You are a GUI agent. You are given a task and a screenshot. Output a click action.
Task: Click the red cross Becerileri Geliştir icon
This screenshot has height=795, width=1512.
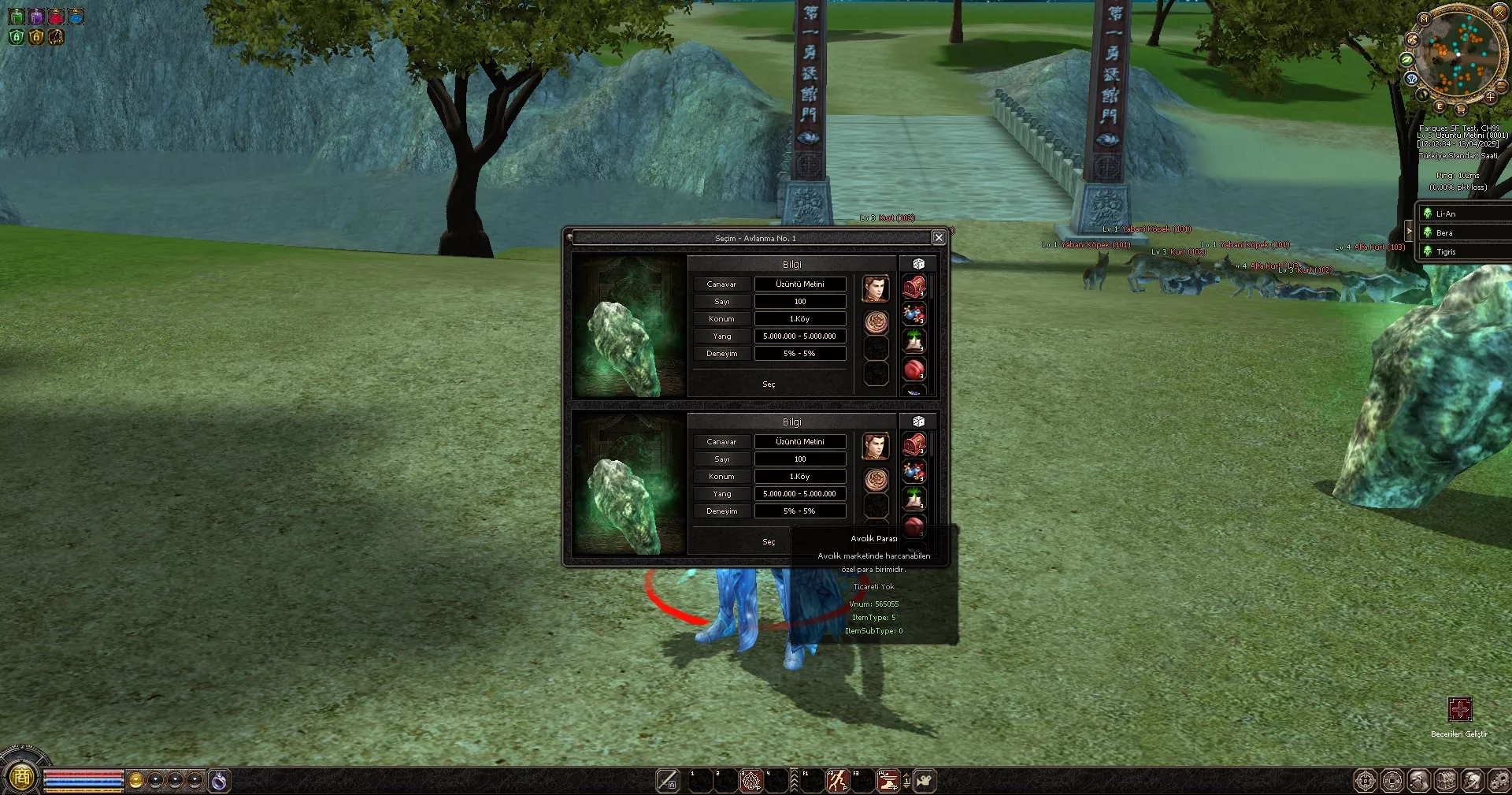tap(1461, 709)
